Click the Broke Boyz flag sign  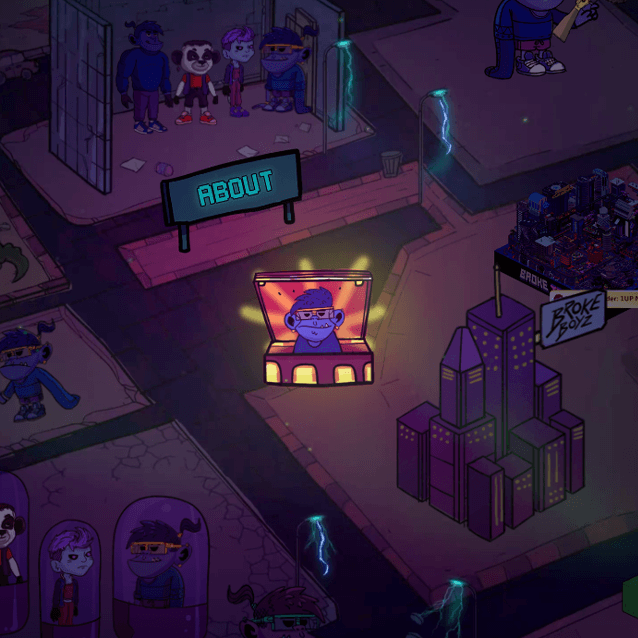tap(572, 319)
